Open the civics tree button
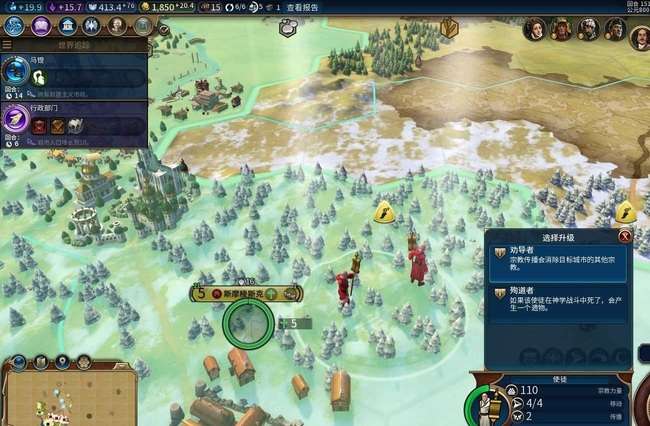The height and width of the screenshot is (426, 650). click(41, 25)
